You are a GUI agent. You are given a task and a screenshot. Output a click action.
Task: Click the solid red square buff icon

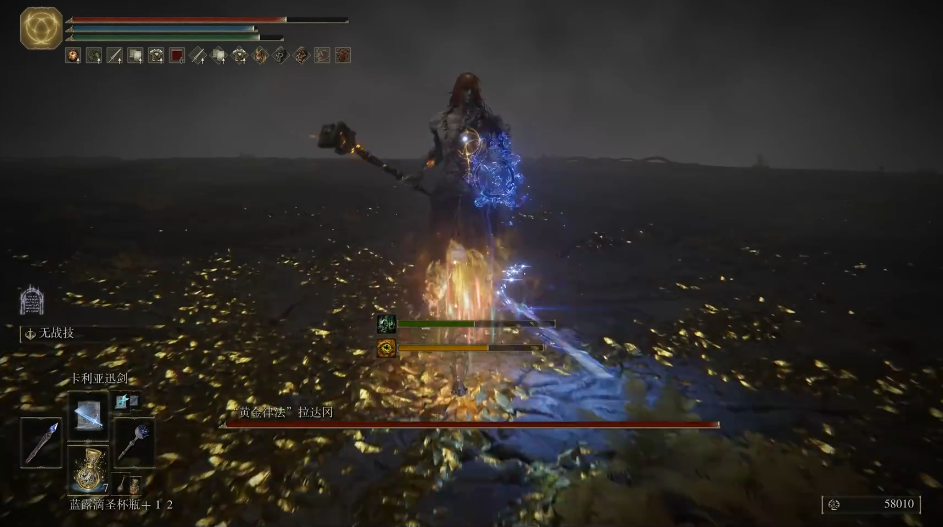177,56
